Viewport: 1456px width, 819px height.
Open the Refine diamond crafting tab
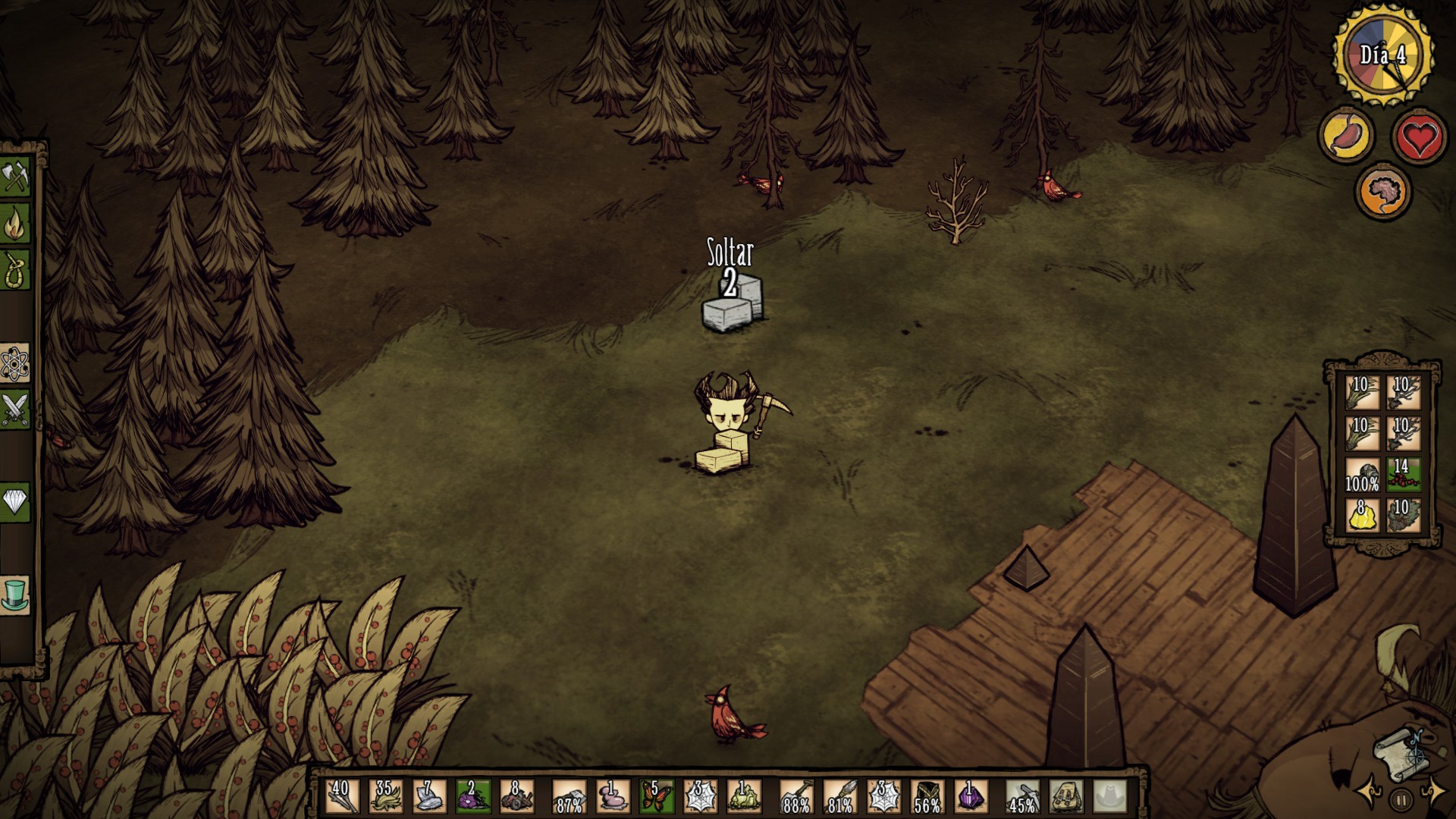[14, 501]
